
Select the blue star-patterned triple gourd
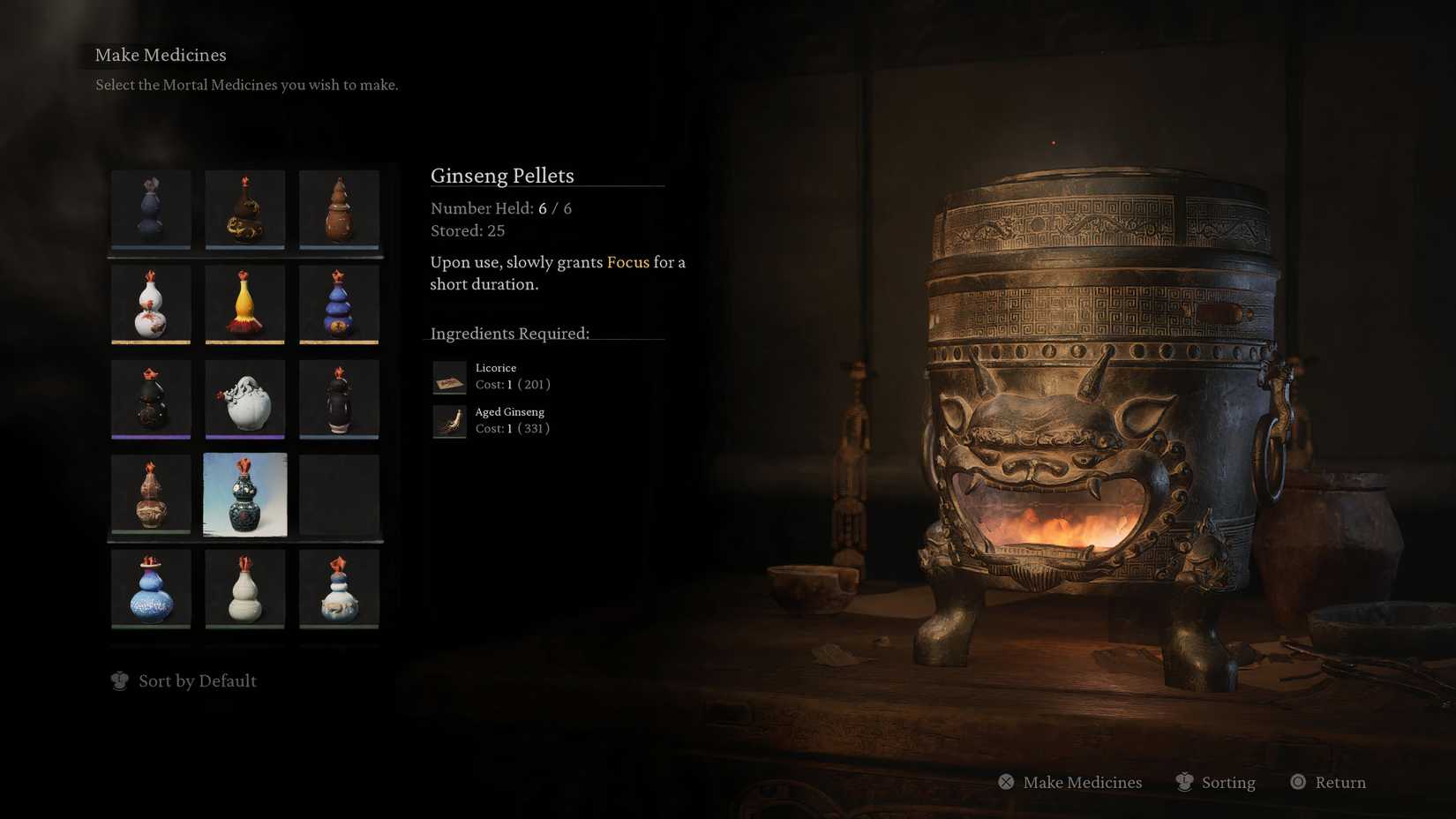(x=339, y=305)
